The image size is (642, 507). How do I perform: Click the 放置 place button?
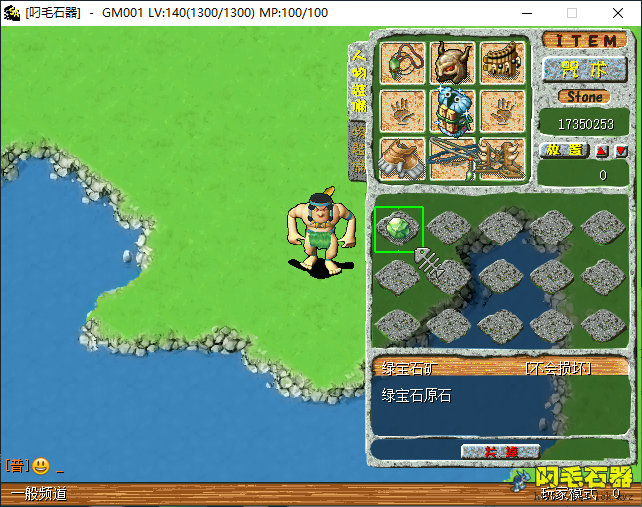(x=563, y=150)
